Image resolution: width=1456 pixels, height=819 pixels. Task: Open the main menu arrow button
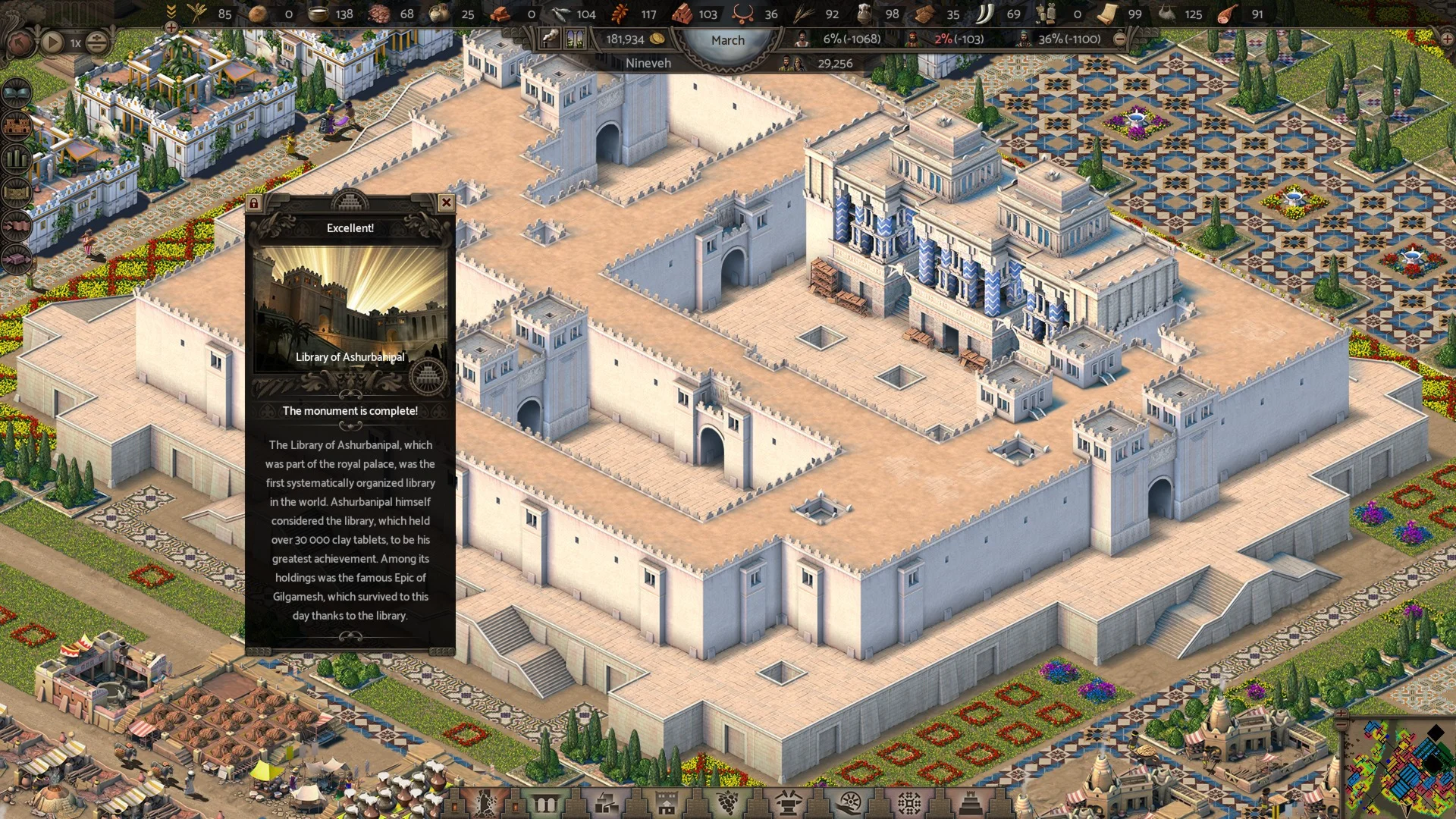pyautogui.click(x=19, y=42)
